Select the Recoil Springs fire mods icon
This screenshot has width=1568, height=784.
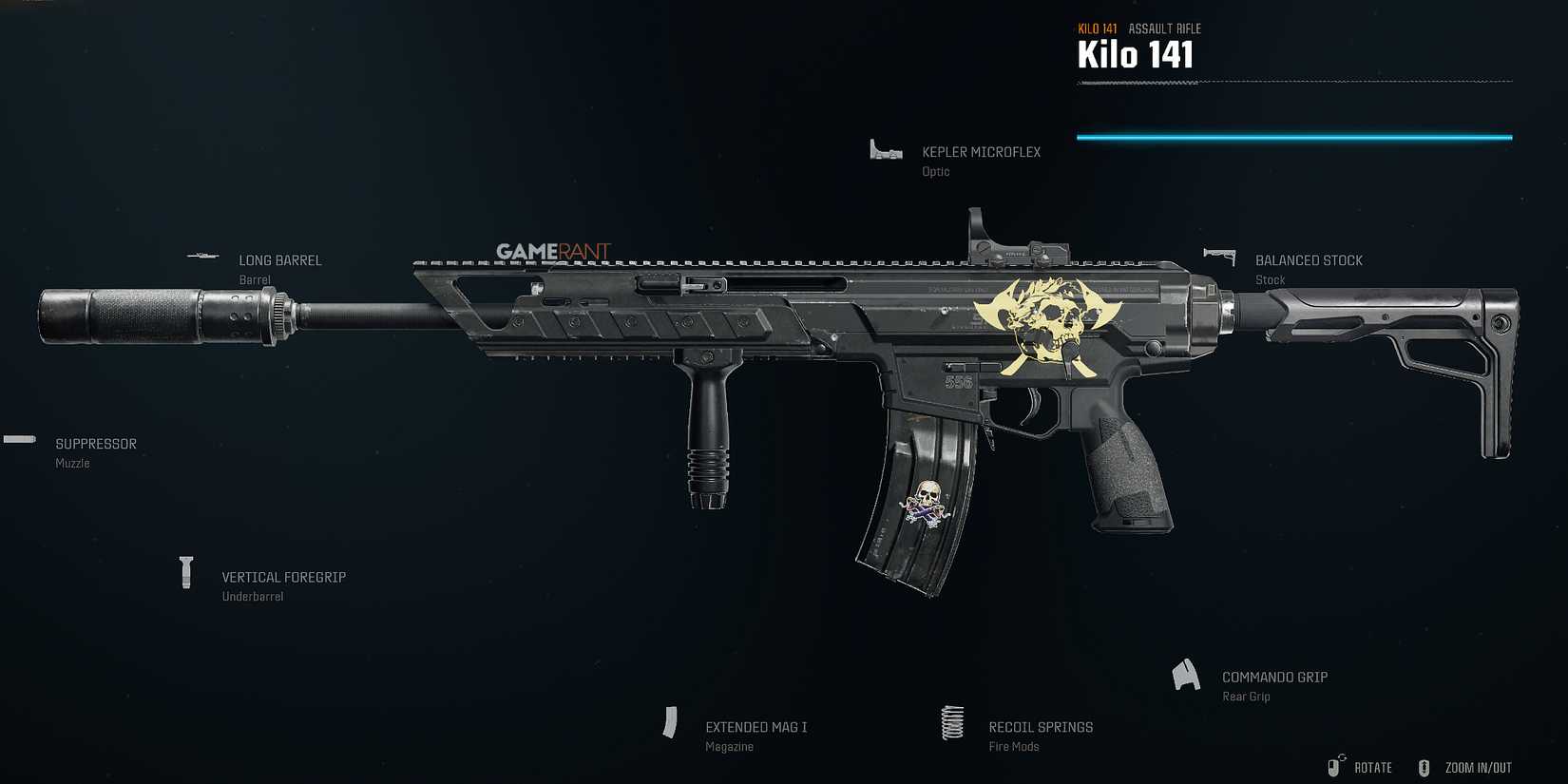(952, 723)
